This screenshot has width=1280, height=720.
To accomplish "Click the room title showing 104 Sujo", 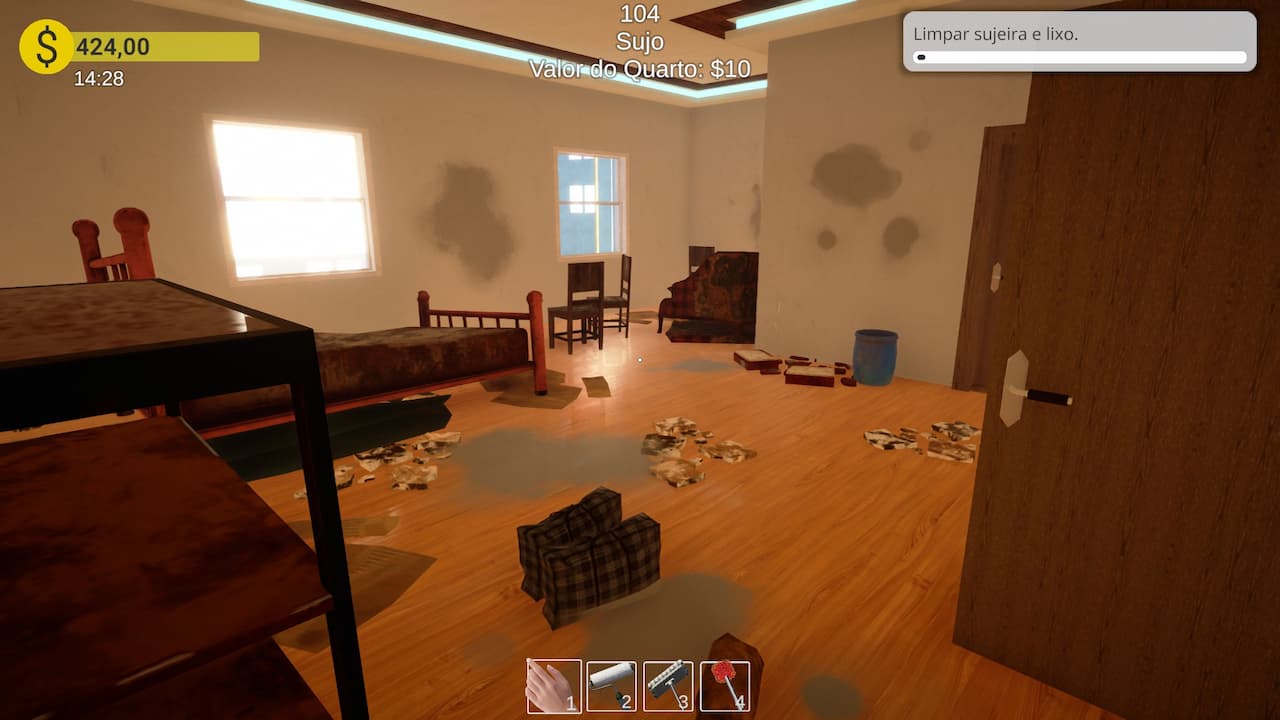I will coord(640,28).
